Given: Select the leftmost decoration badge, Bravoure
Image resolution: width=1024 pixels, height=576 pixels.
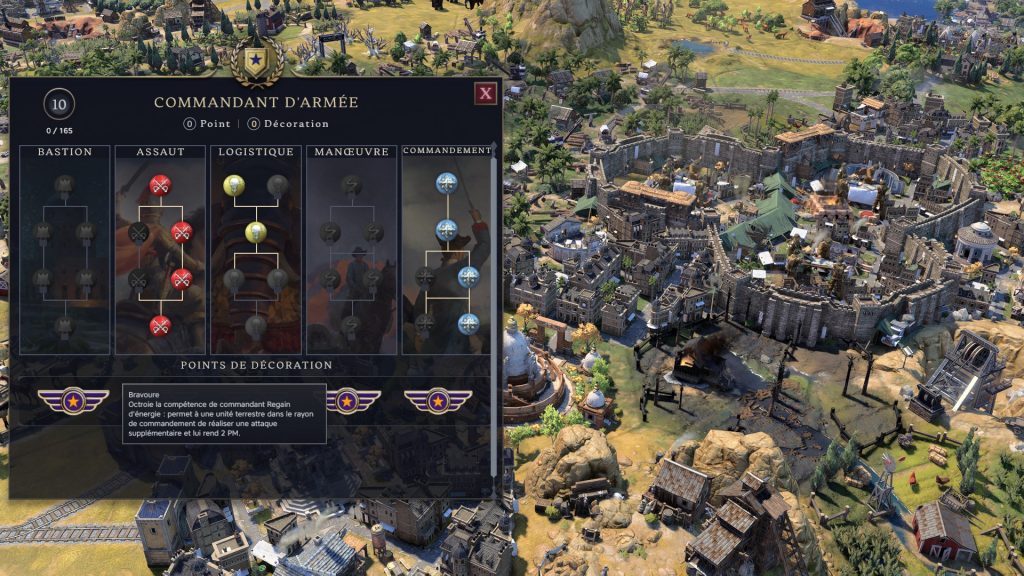Looking at the screenshot, I should click(x=73, y=401).
